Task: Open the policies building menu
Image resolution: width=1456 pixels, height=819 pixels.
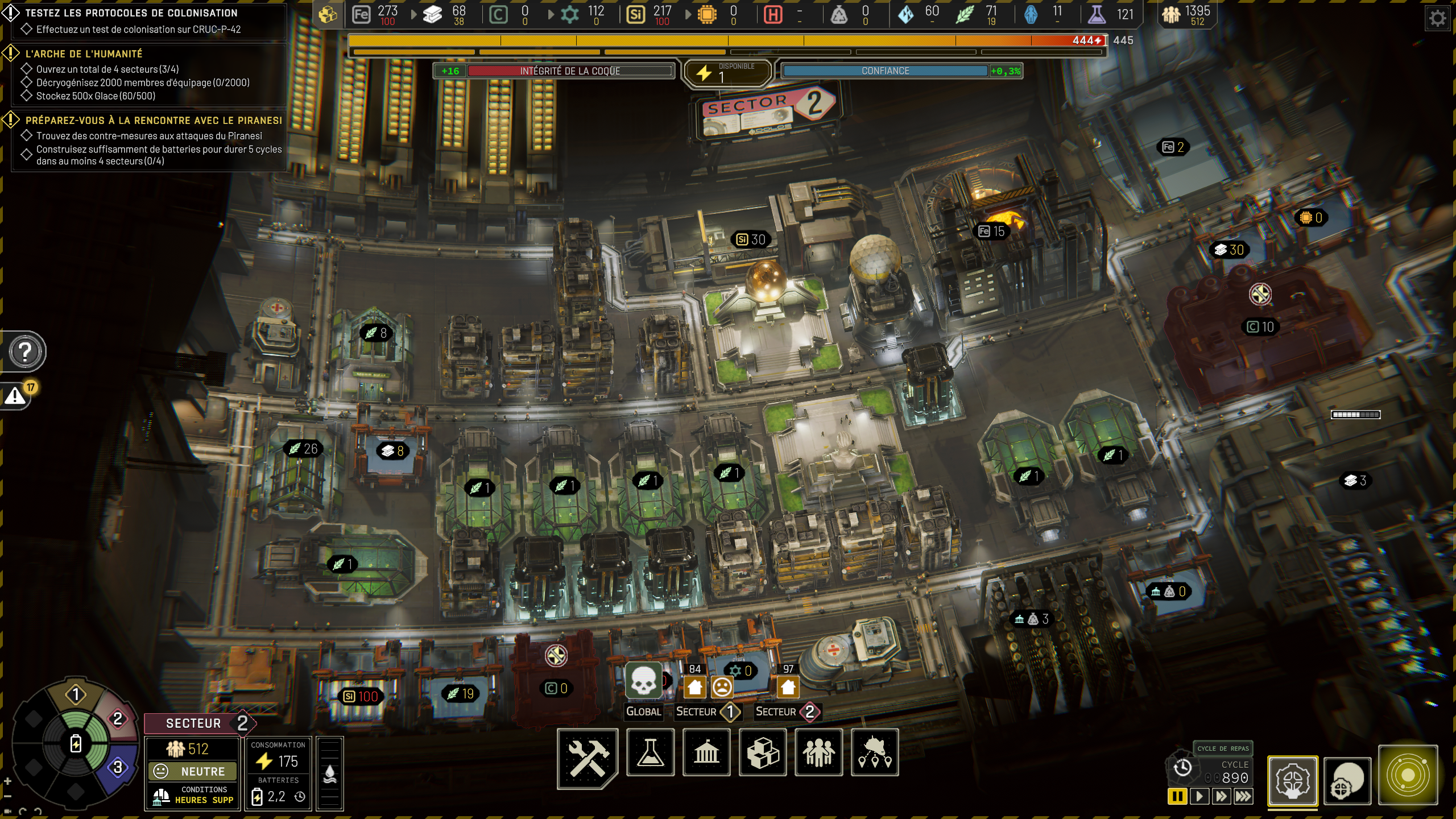Action: pyautogui.click(x=706, y=753)
